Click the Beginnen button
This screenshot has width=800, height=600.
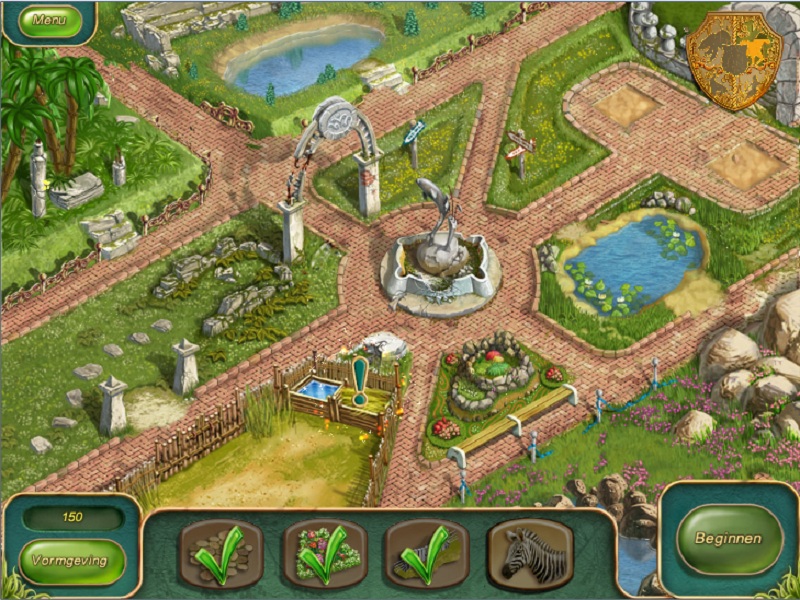click(x=729, y=538)
